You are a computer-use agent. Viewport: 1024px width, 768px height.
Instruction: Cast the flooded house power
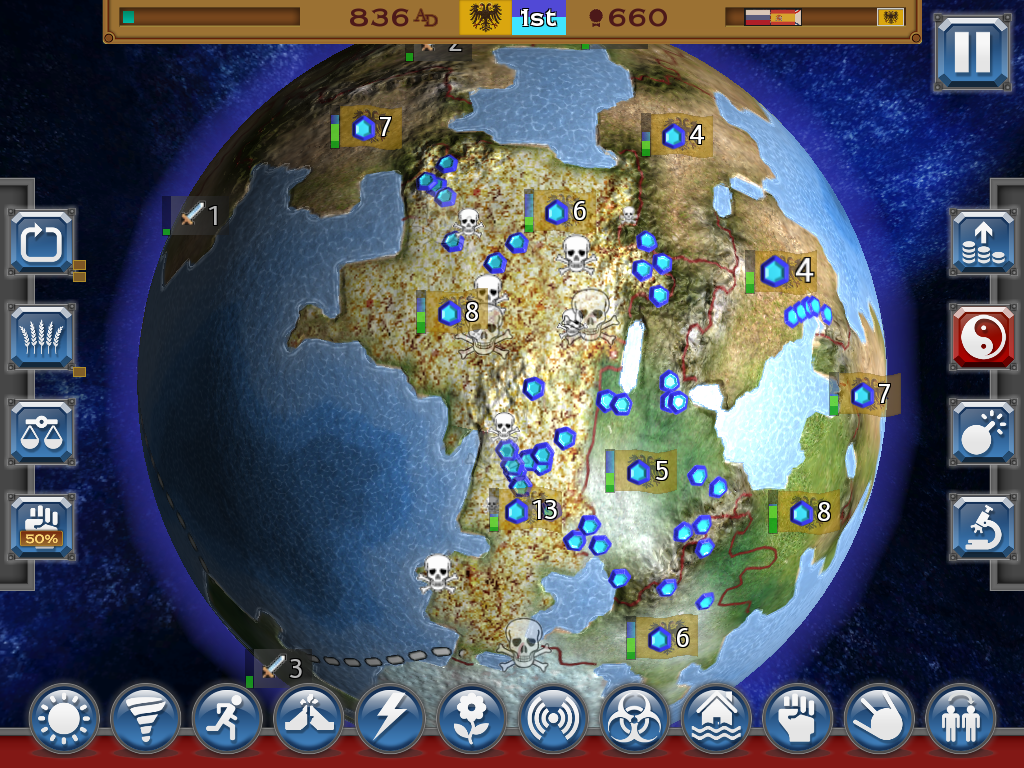pos(716,718)
